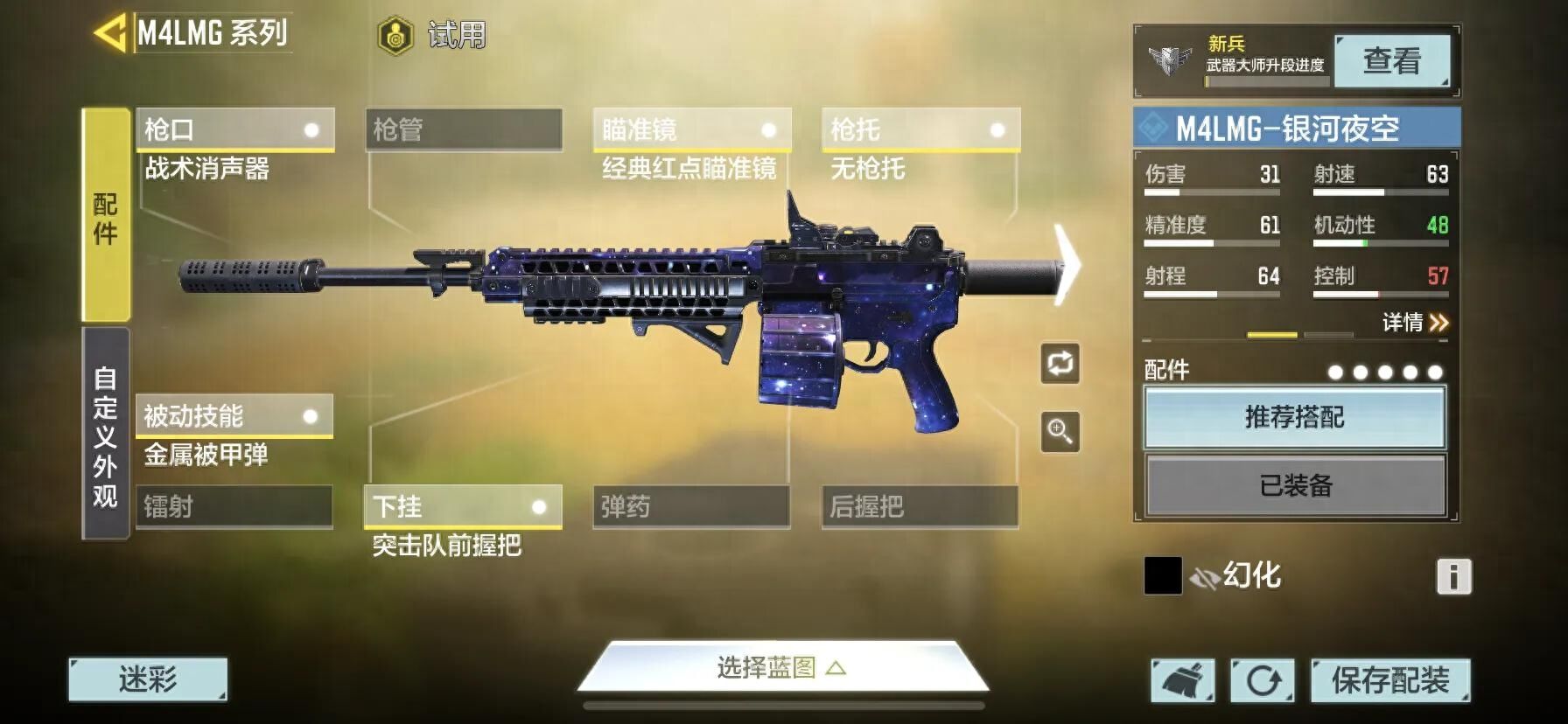Expand the 选择蓝图 blueprint selector
The width and height of the screenshot is (1568, 724).
pyautogui.click(x=781, y=669)
